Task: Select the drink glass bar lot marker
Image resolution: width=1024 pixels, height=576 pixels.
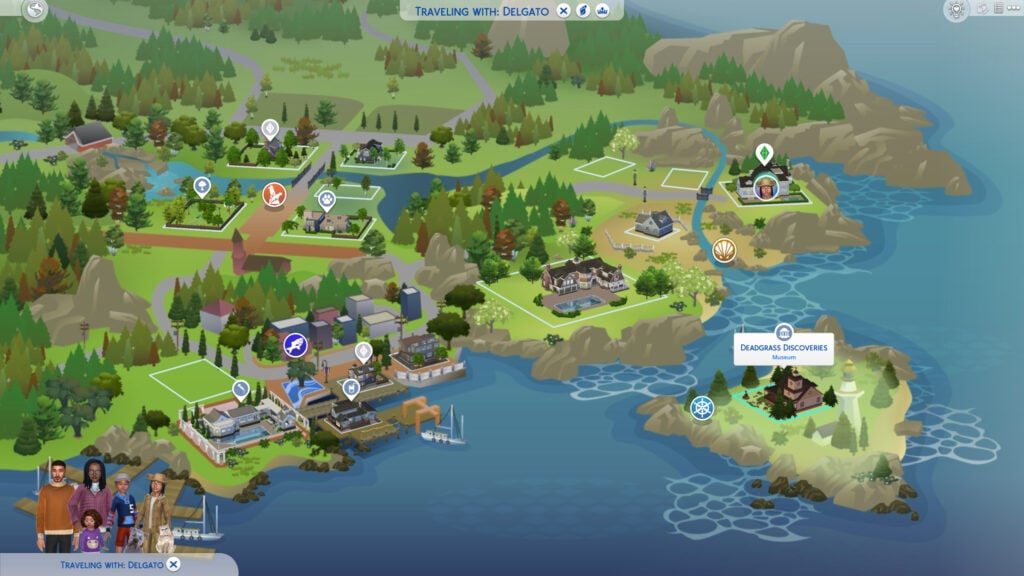Action: (x=351, y=387)
